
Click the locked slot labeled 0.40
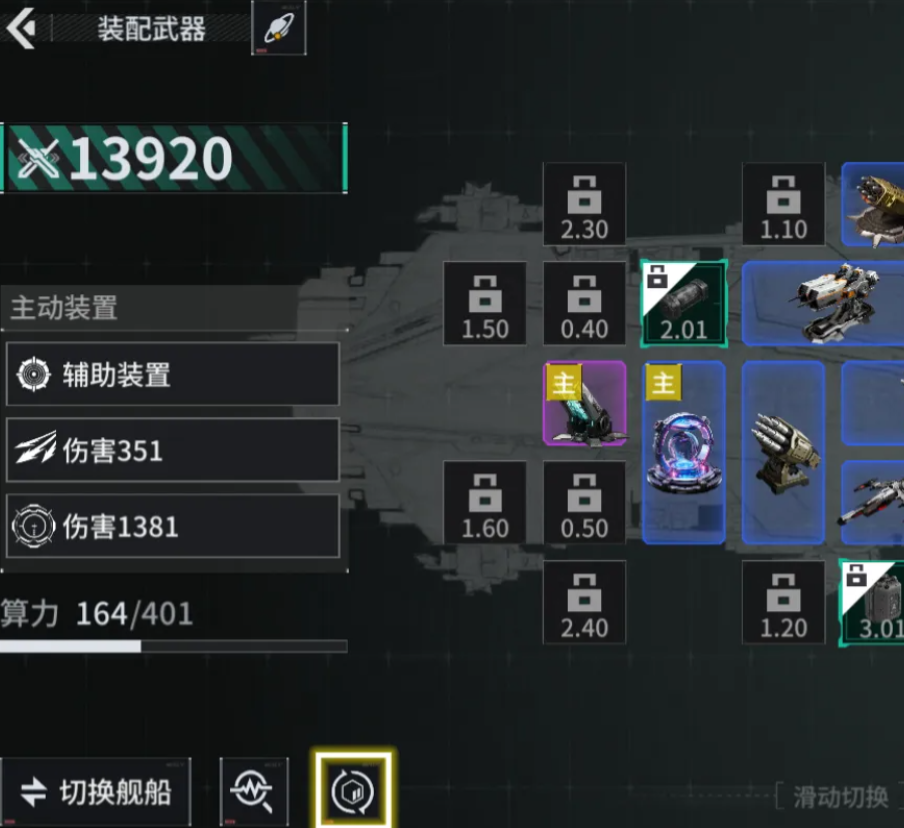[584, 303]
